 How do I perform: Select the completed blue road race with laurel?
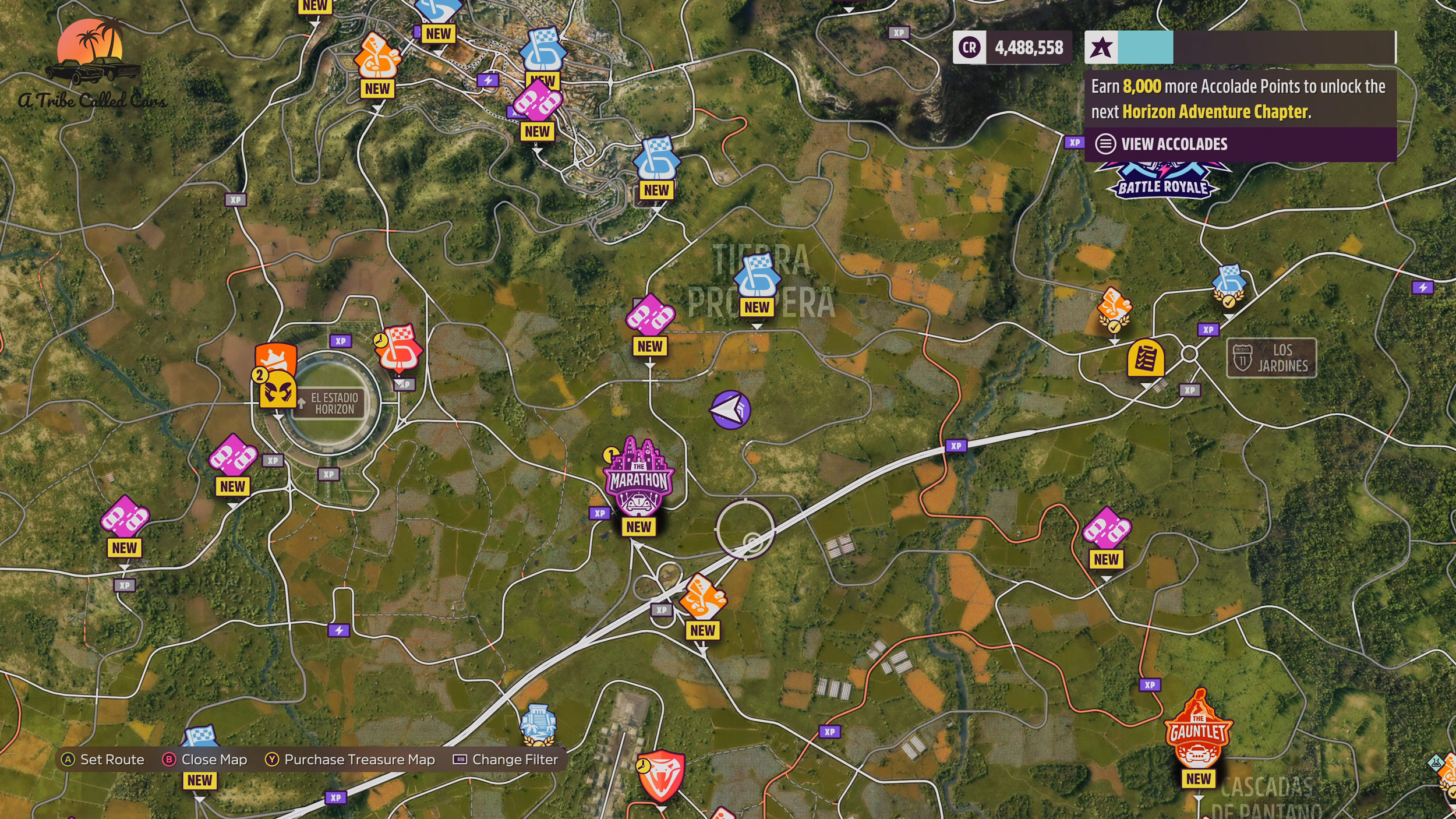tap(1229, 285)
